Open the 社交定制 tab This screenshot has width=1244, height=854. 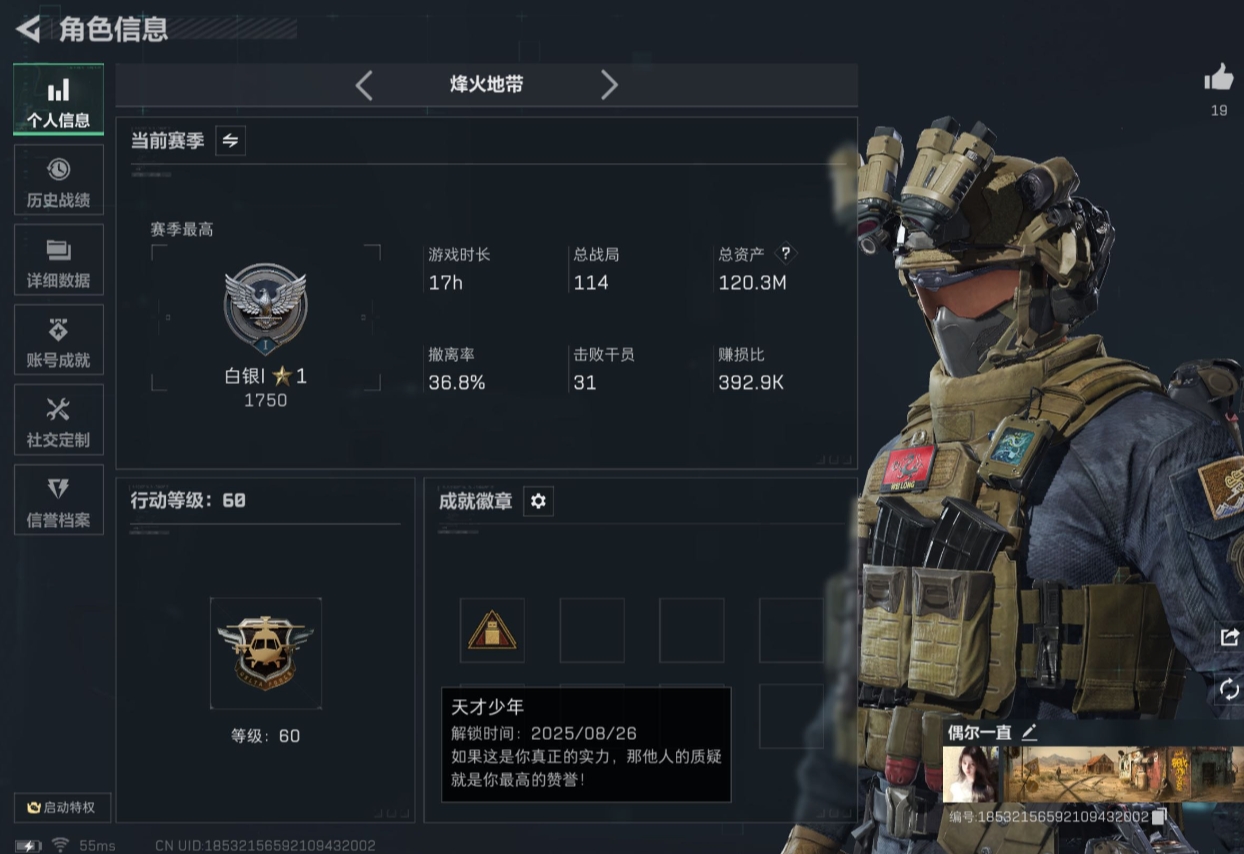[x=58, y=420]
